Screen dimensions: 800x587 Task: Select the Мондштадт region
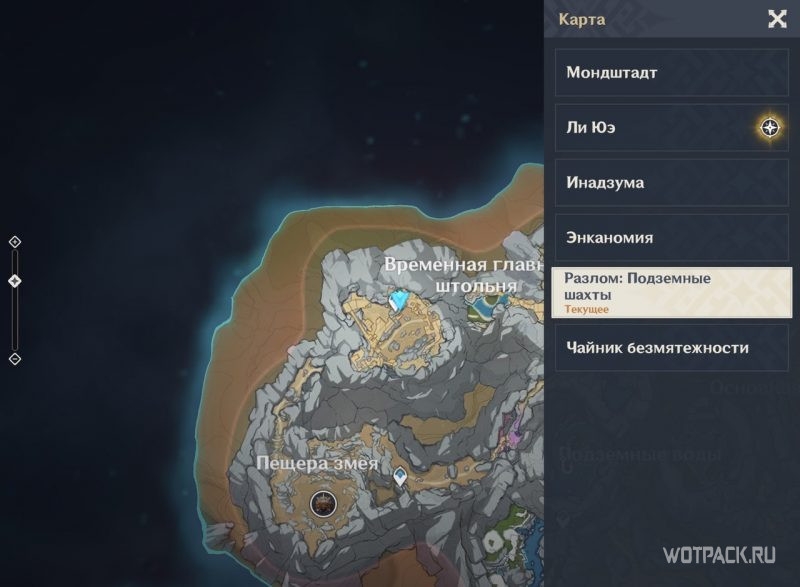coord(671,73)
